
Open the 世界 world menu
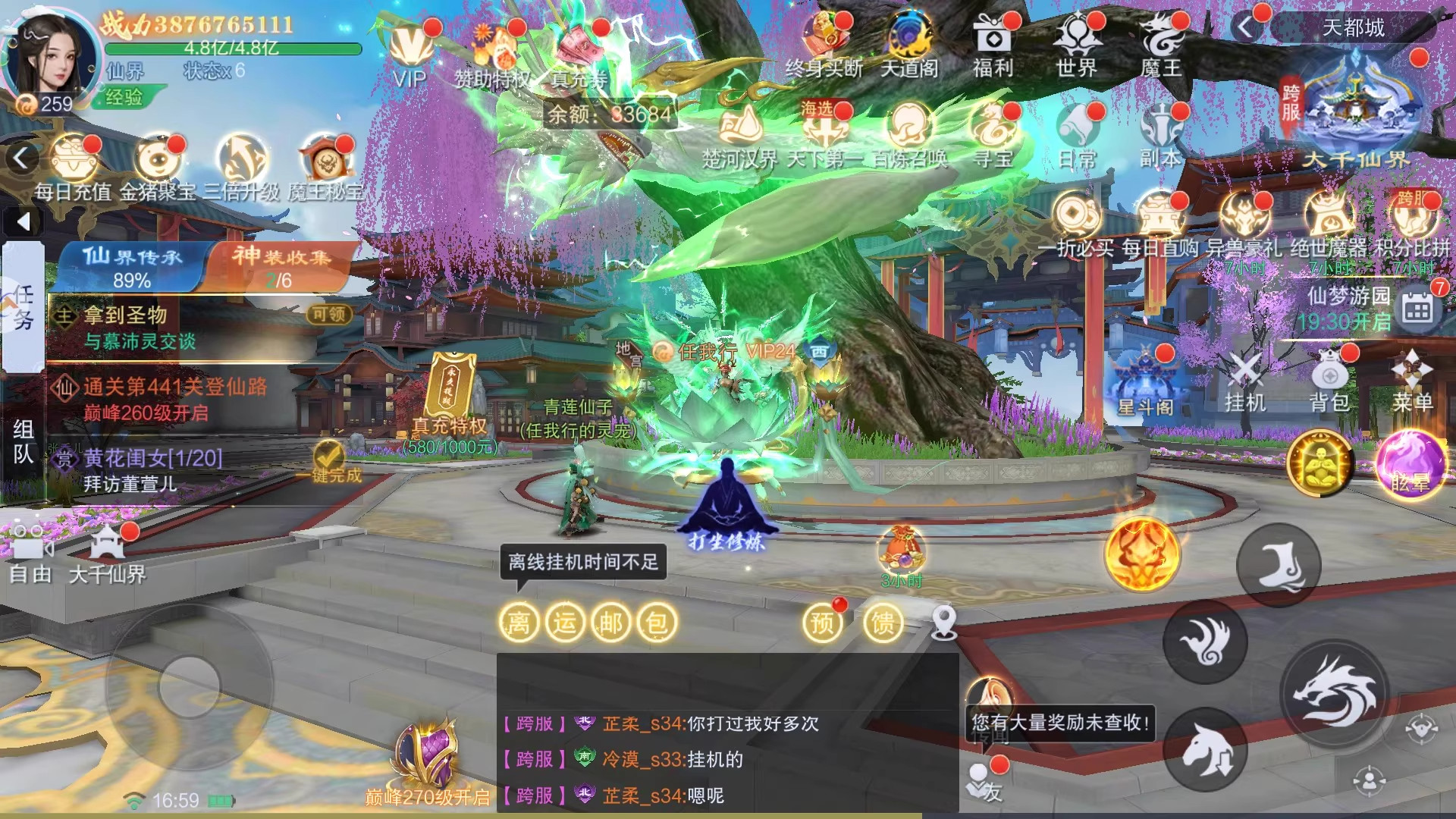tap(1077, 45)
